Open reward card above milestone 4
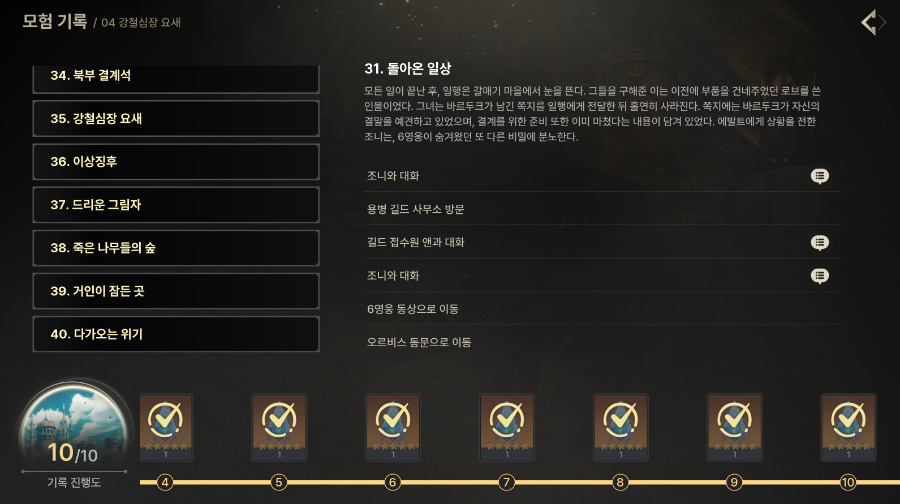 pos(165,427)
